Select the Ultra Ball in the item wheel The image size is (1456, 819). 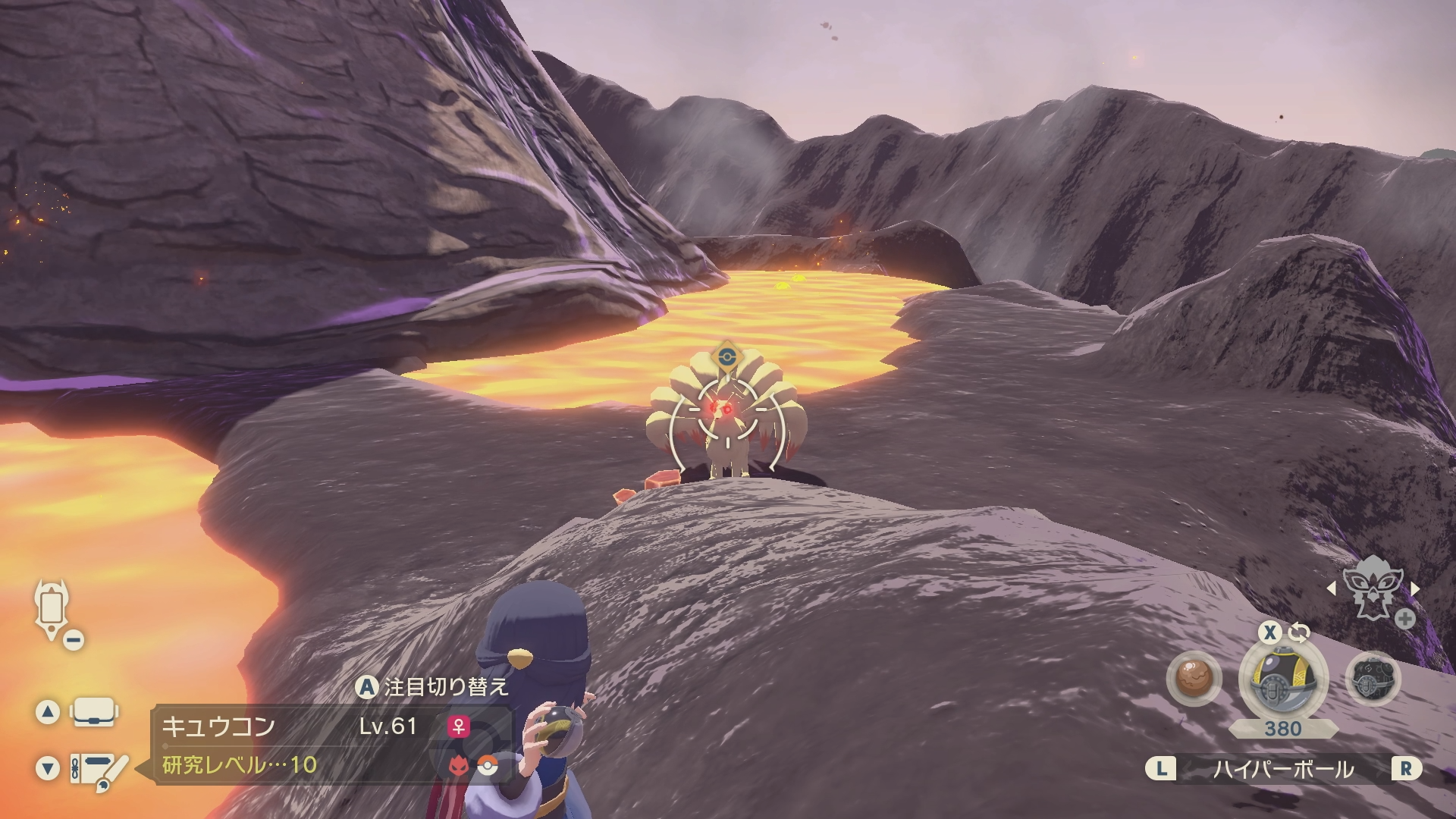pos(1282,678)
